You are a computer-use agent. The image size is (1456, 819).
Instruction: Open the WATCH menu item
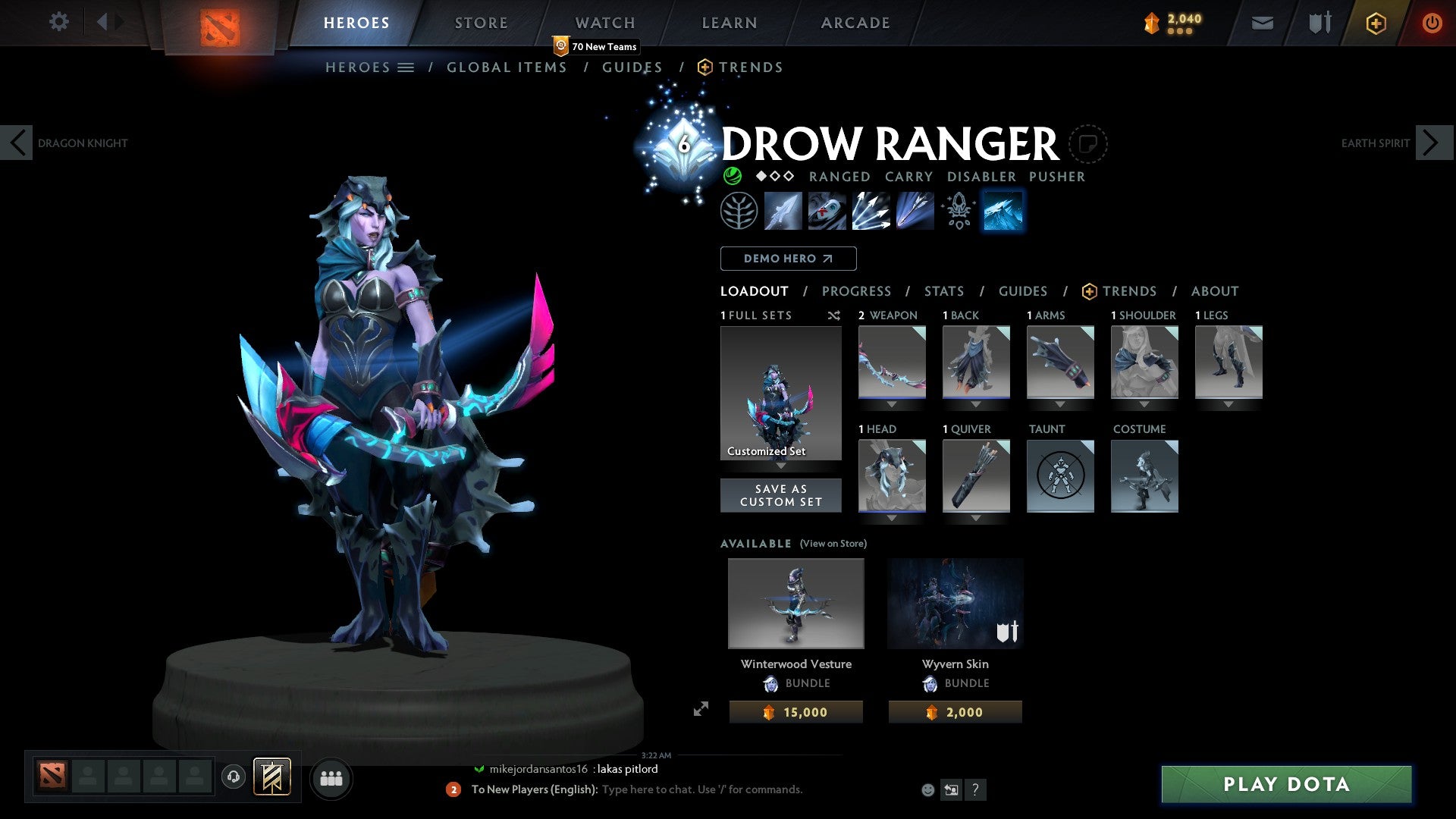(x=604, y=23)
